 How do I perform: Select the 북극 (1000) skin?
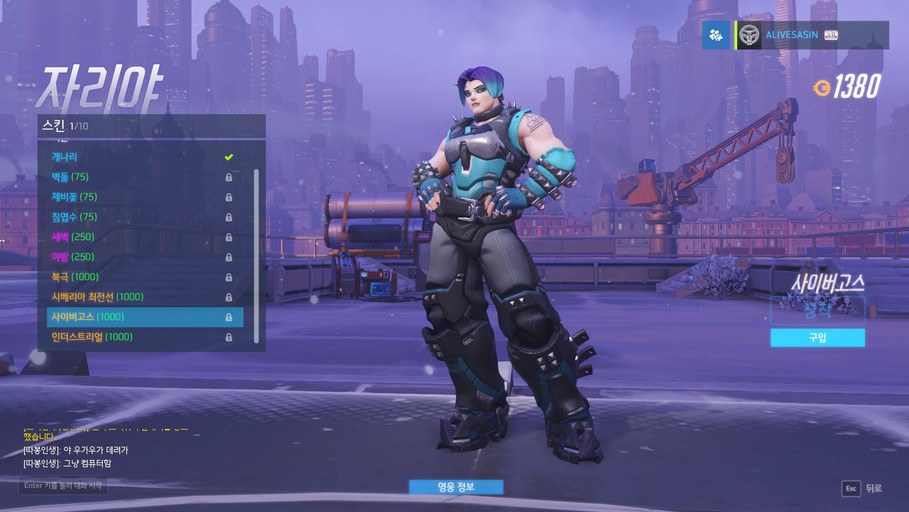click(x=140, y=277)
